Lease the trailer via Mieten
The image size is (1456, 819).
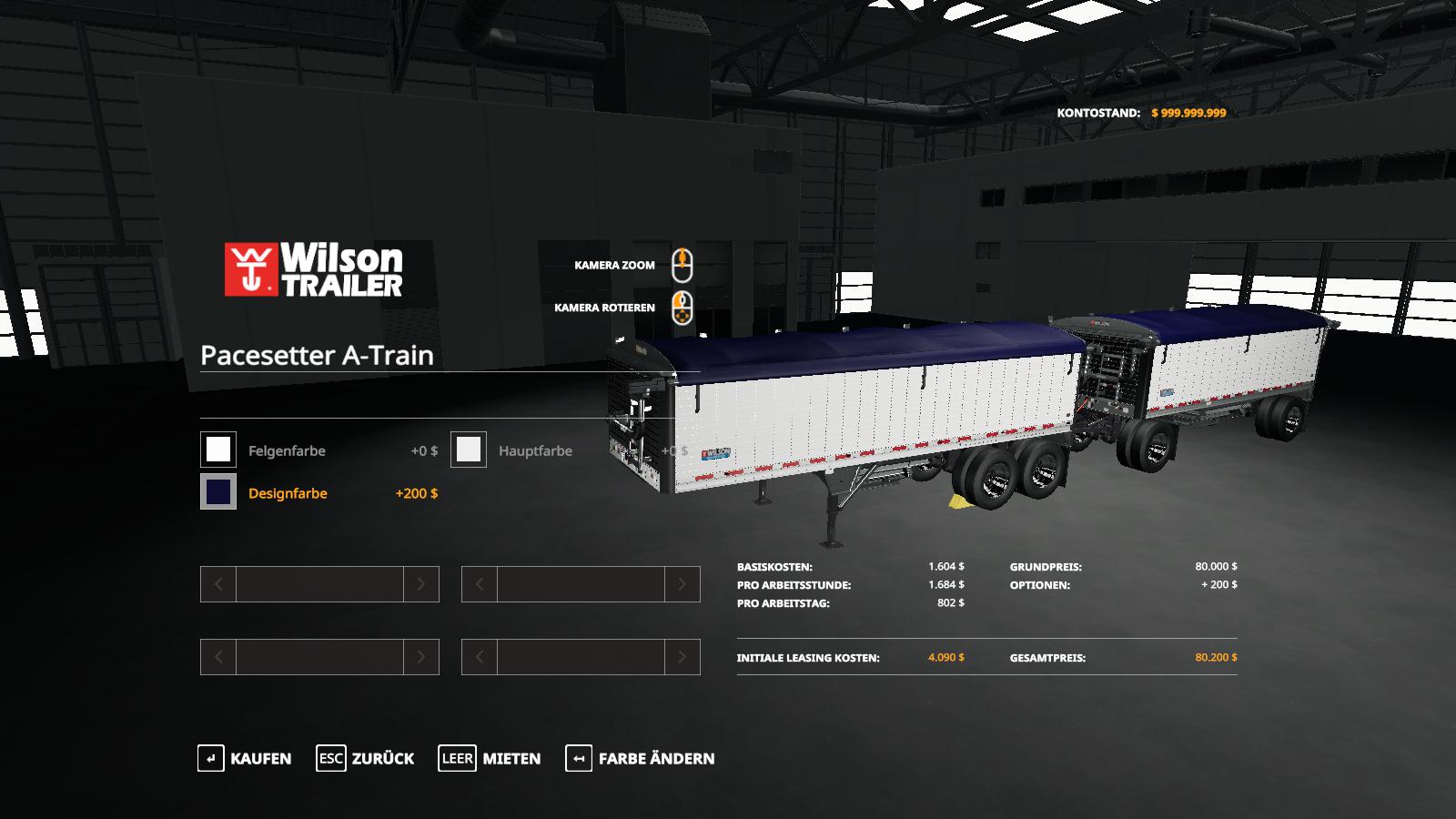(x=490, y=758)
